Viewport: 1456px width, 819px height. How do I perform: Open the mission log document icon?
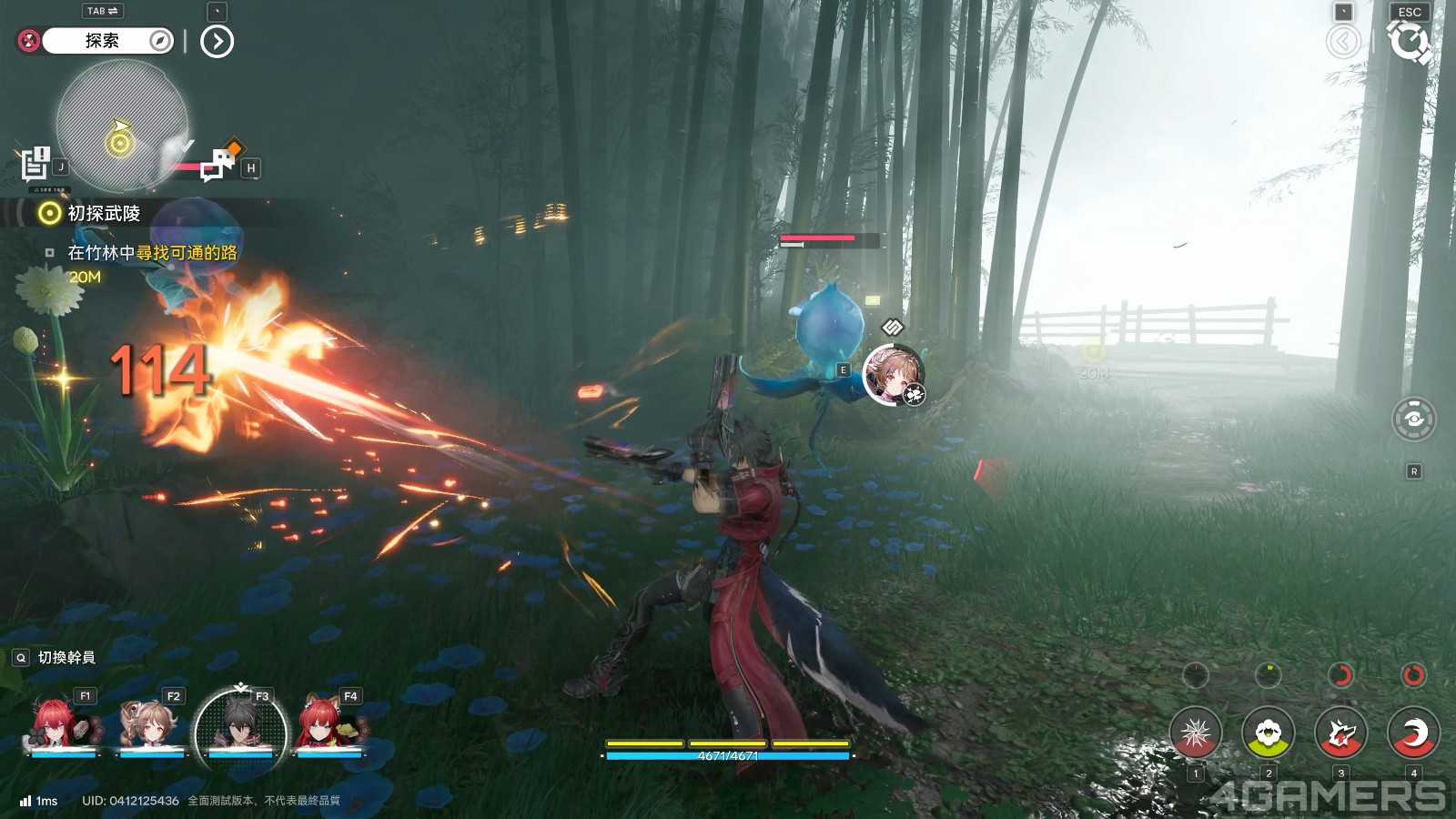[x=35, y=164]
